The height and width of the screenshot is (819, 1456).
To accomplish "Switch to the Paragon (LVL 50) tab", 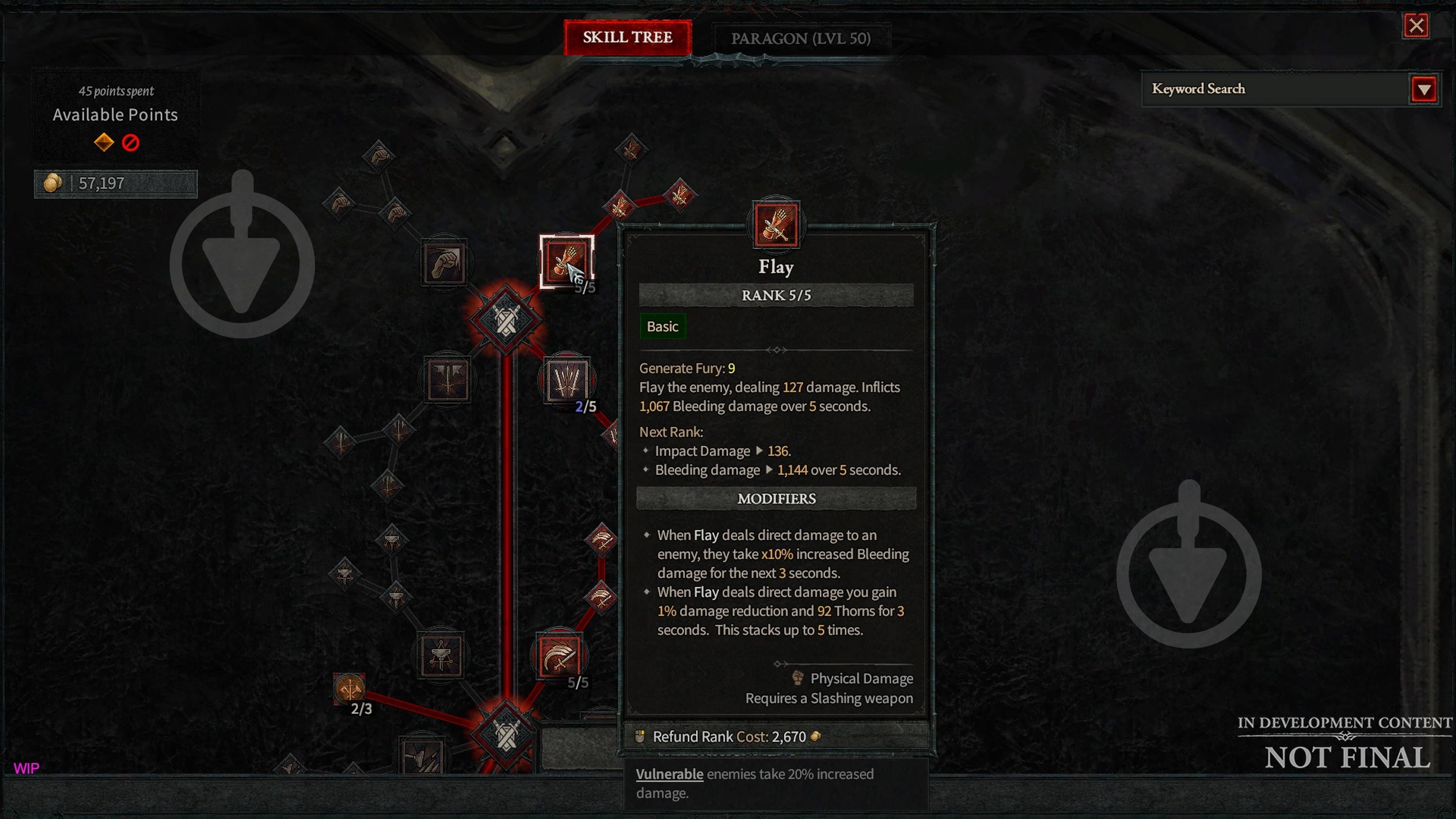I will point(800,38).
